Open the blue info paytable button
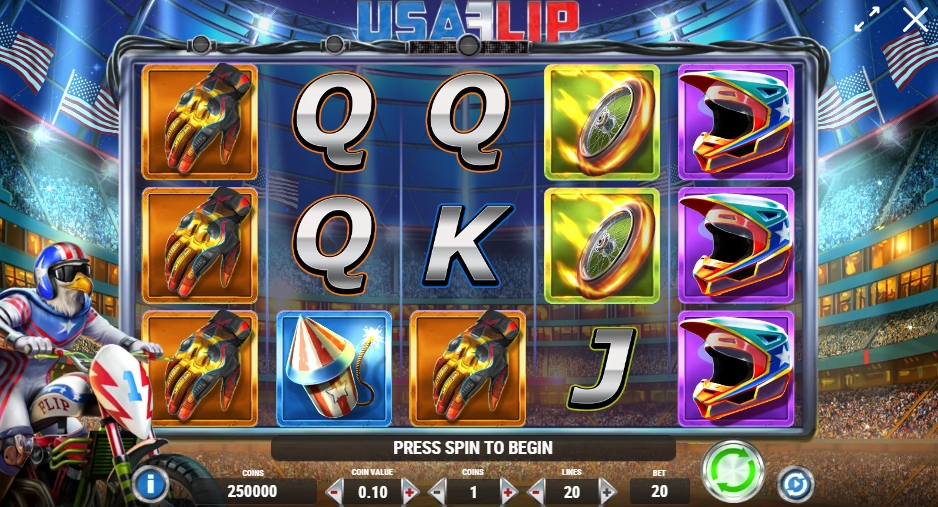Viewport: 938px width, 507px height. [x=150, y=485]
